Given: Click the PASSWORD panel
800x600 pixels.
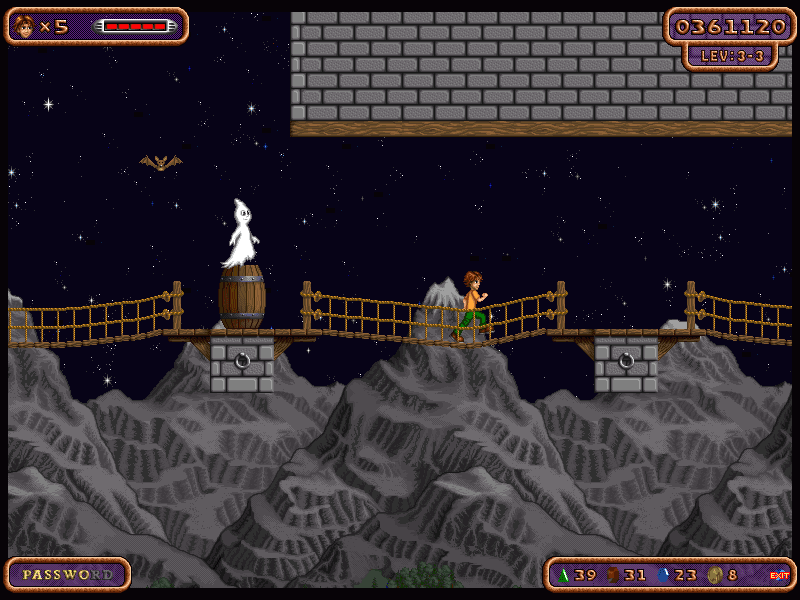Looking at the screenshot, I should (x=68, y=574).
